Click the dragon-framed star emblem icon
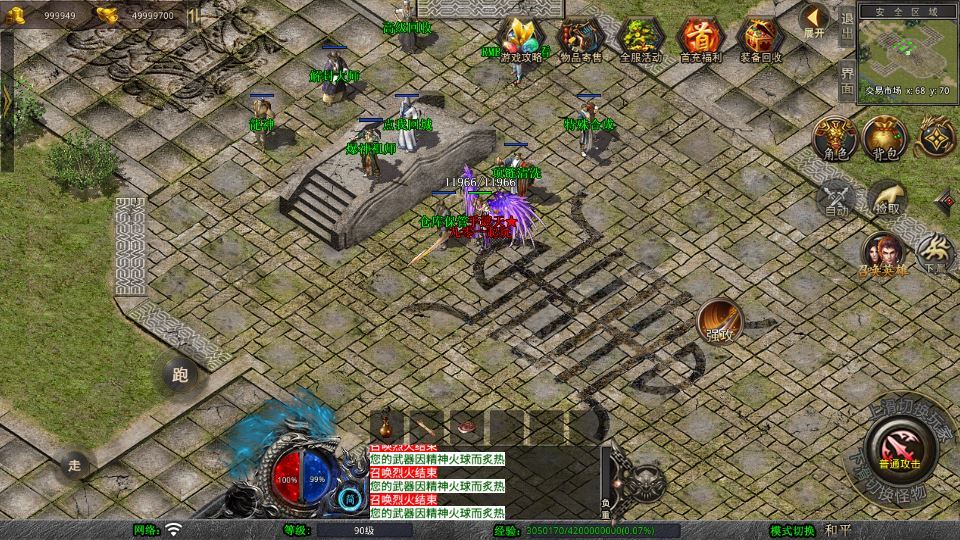Viewport: 960px width, 540px height. [x=937, y=136]
